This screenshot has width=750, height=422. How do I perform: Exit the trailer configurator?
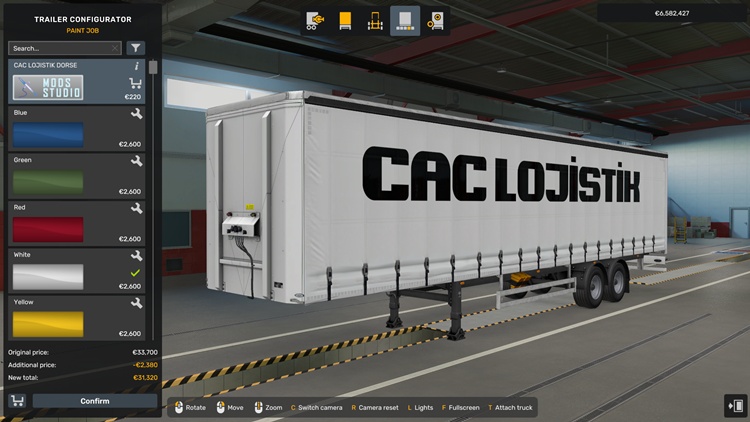(x=735, y=405)
